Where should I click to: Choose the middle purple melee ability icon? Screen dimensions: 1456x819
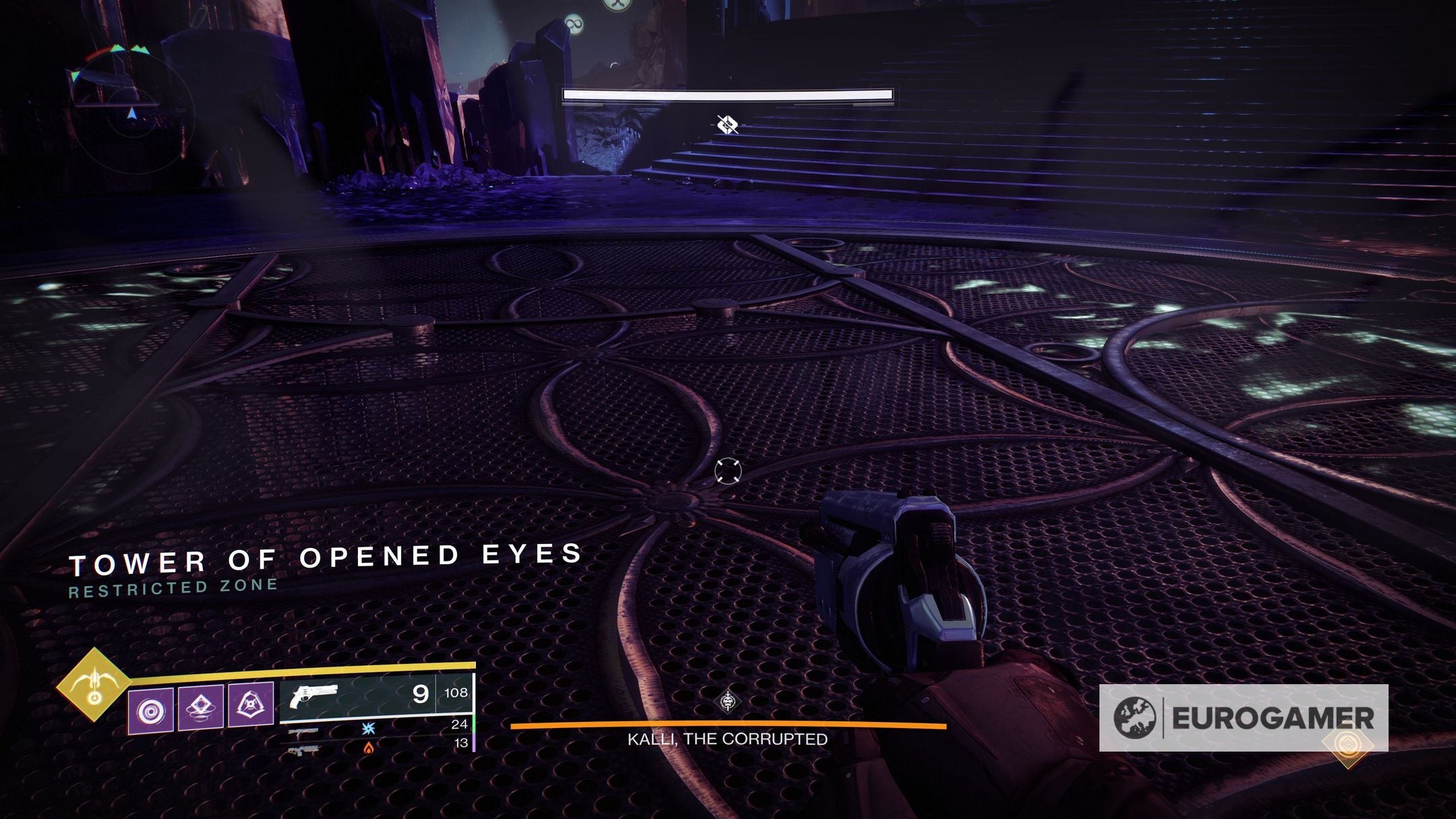pyautogui.click(x=200, y=707)
